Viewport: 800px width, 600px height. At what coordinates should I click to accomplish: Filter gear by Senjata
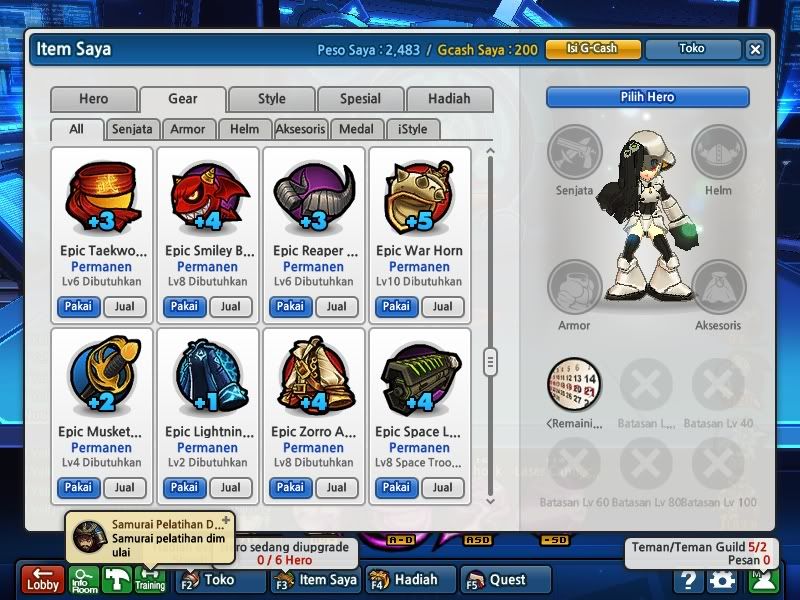[x=132, y=129]
